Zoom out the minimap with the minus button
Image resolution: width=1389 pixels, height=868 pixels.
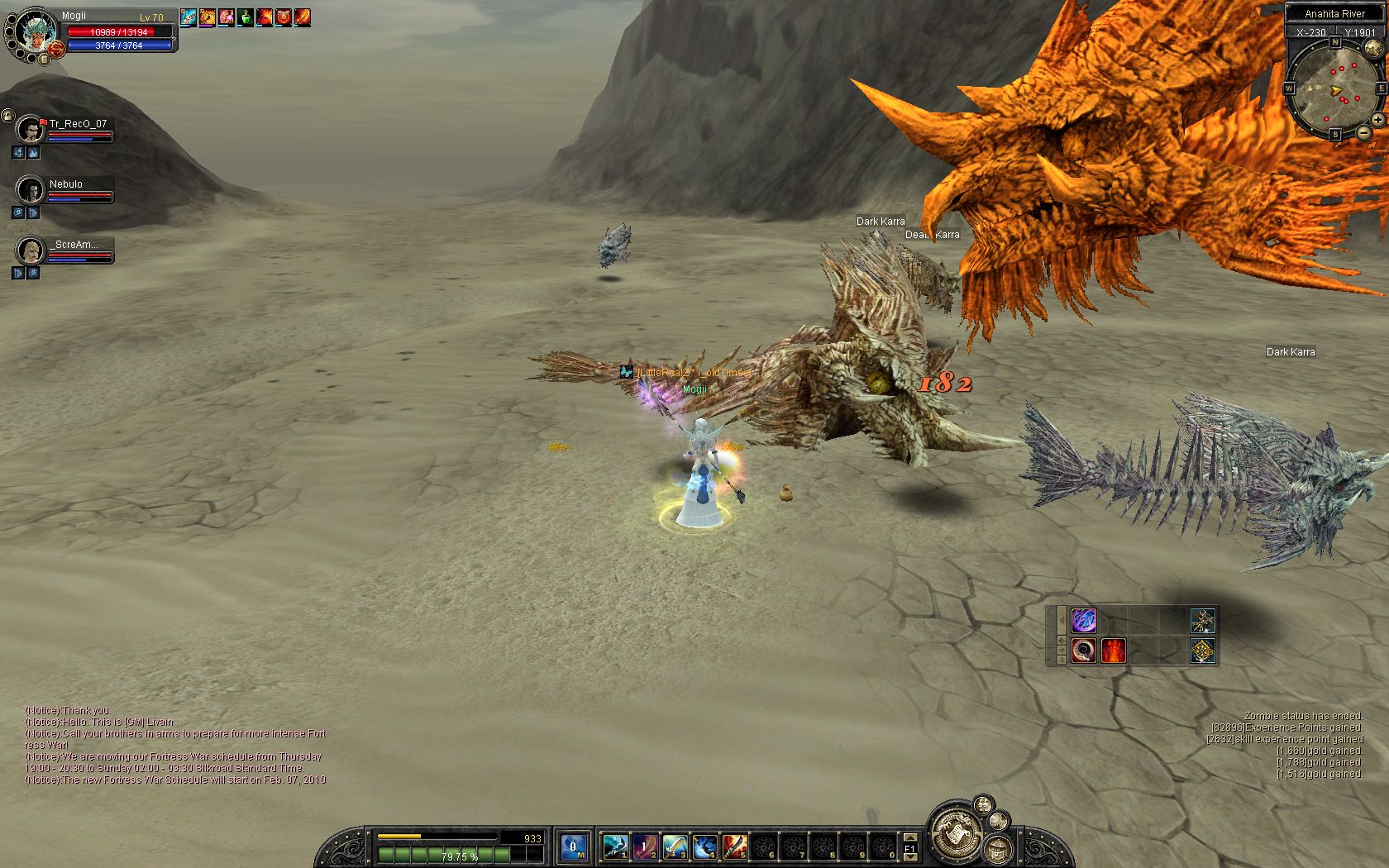(1363, 132)
